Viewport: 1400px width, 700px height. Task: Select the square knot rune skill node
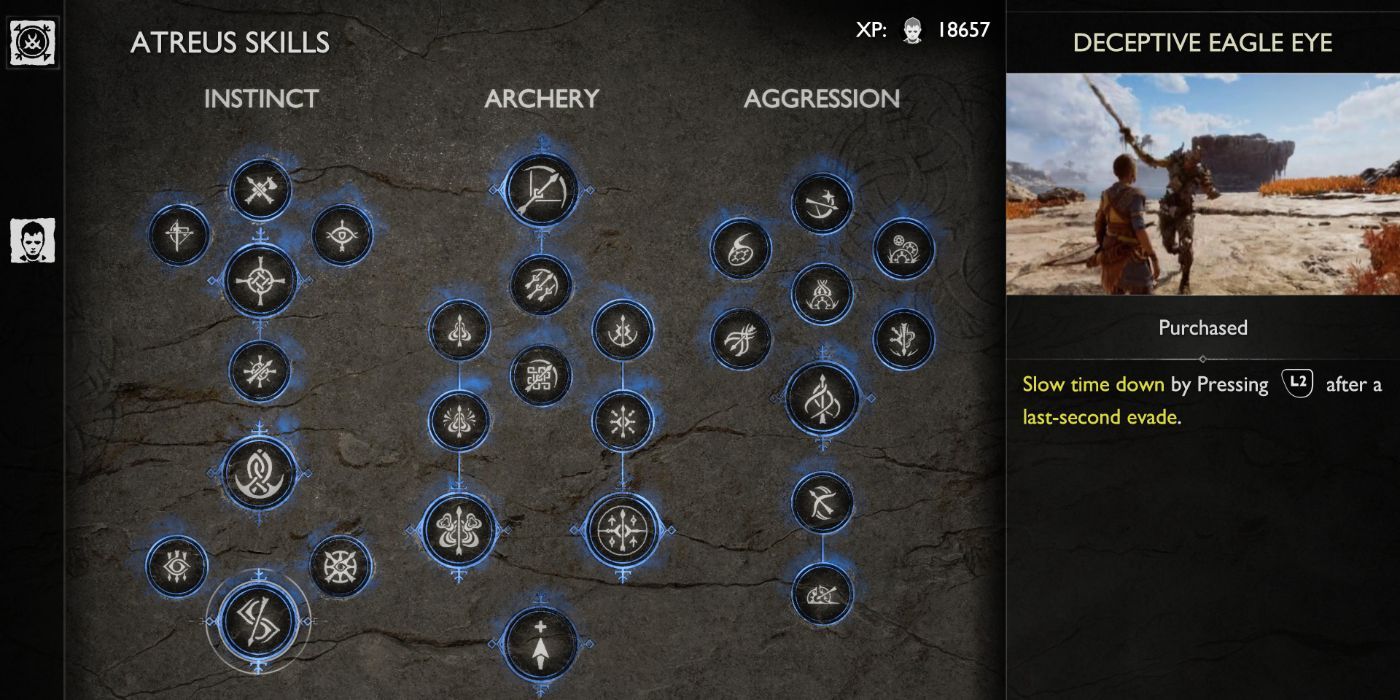(541, 376)
